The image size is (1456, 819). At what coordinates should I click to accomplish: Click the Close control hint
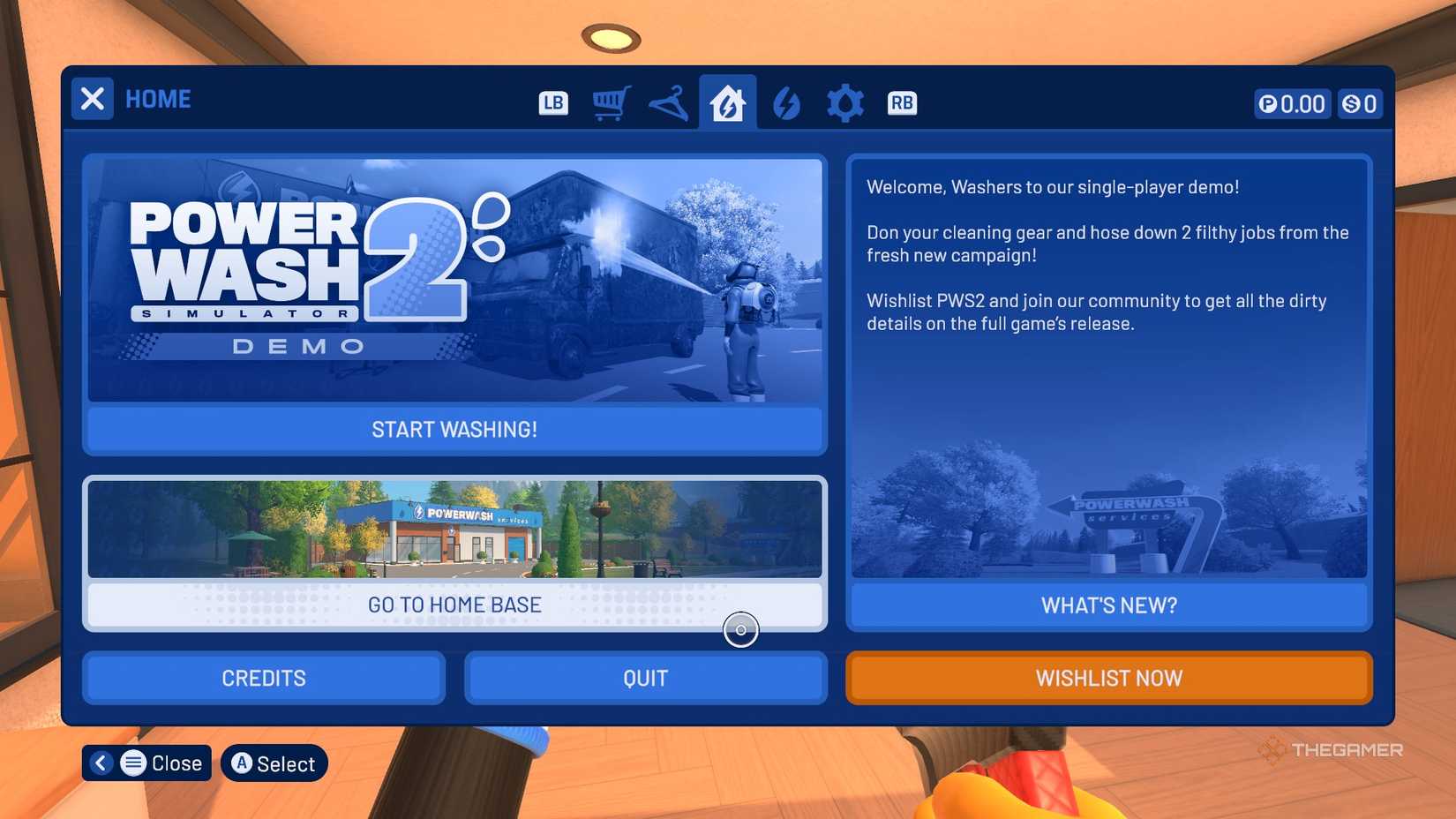coord(146,763)
